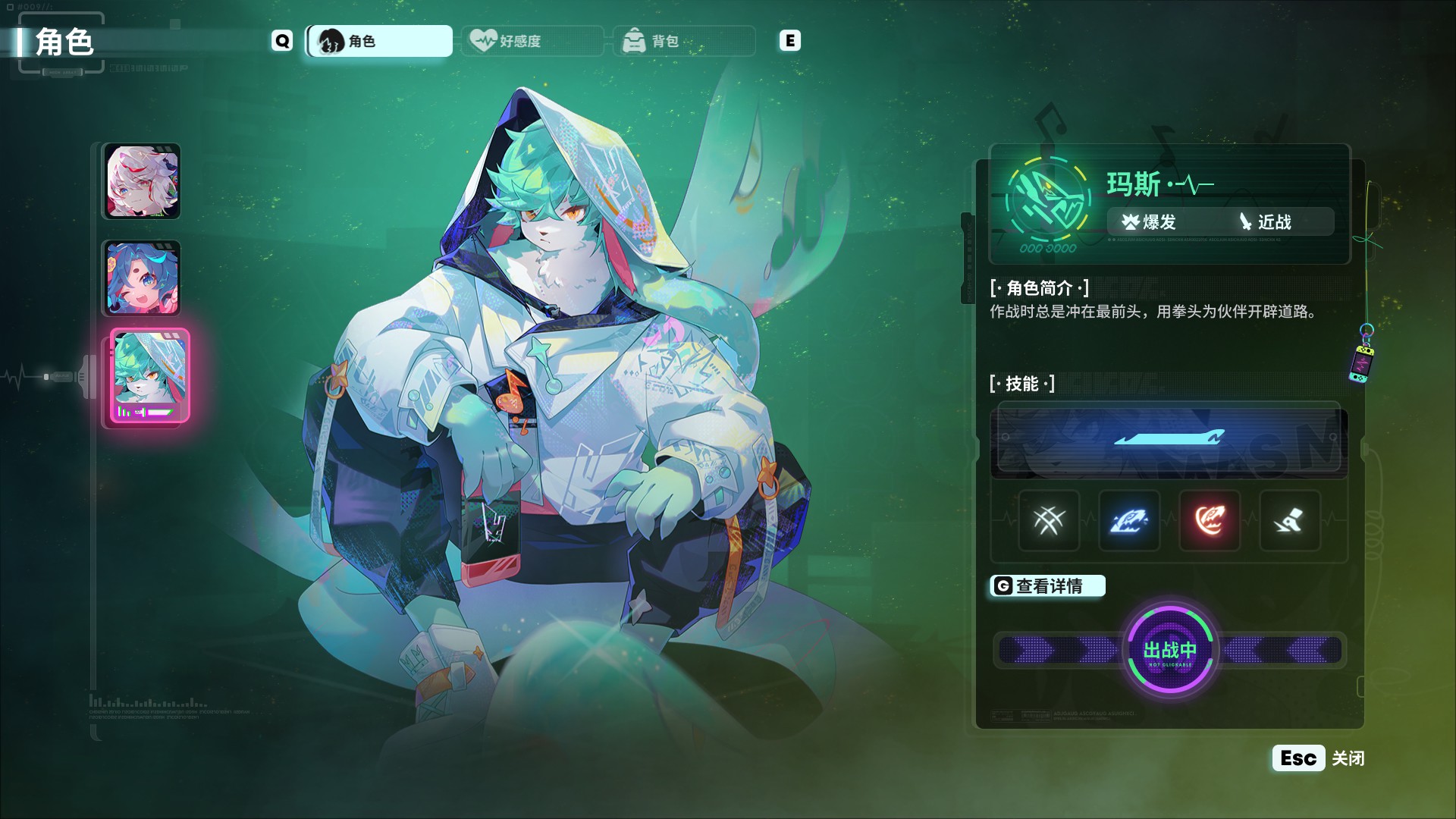Open the blue wave skill icon
Image resolution: width=1456 pixels, height=819 pixels.
1129,521
